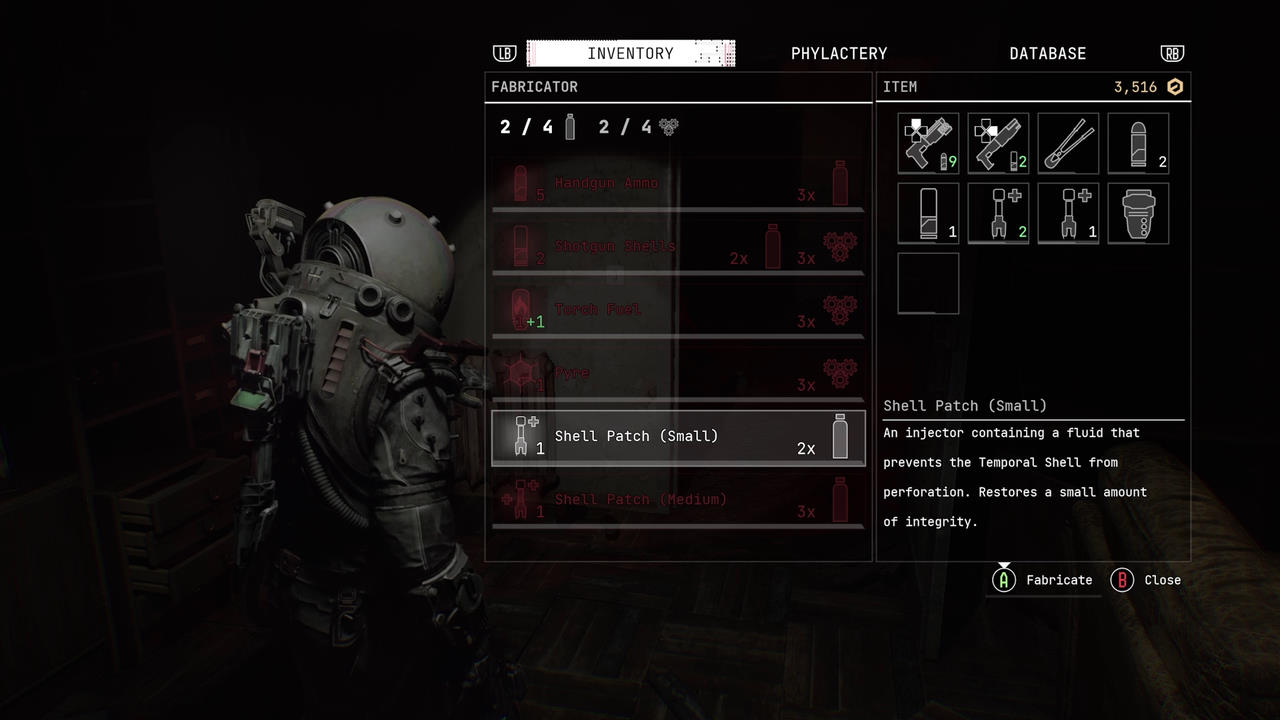This screenshot has width=1280, height=720.
Task: Switch to the Phylactery tab
Action: 838,54
